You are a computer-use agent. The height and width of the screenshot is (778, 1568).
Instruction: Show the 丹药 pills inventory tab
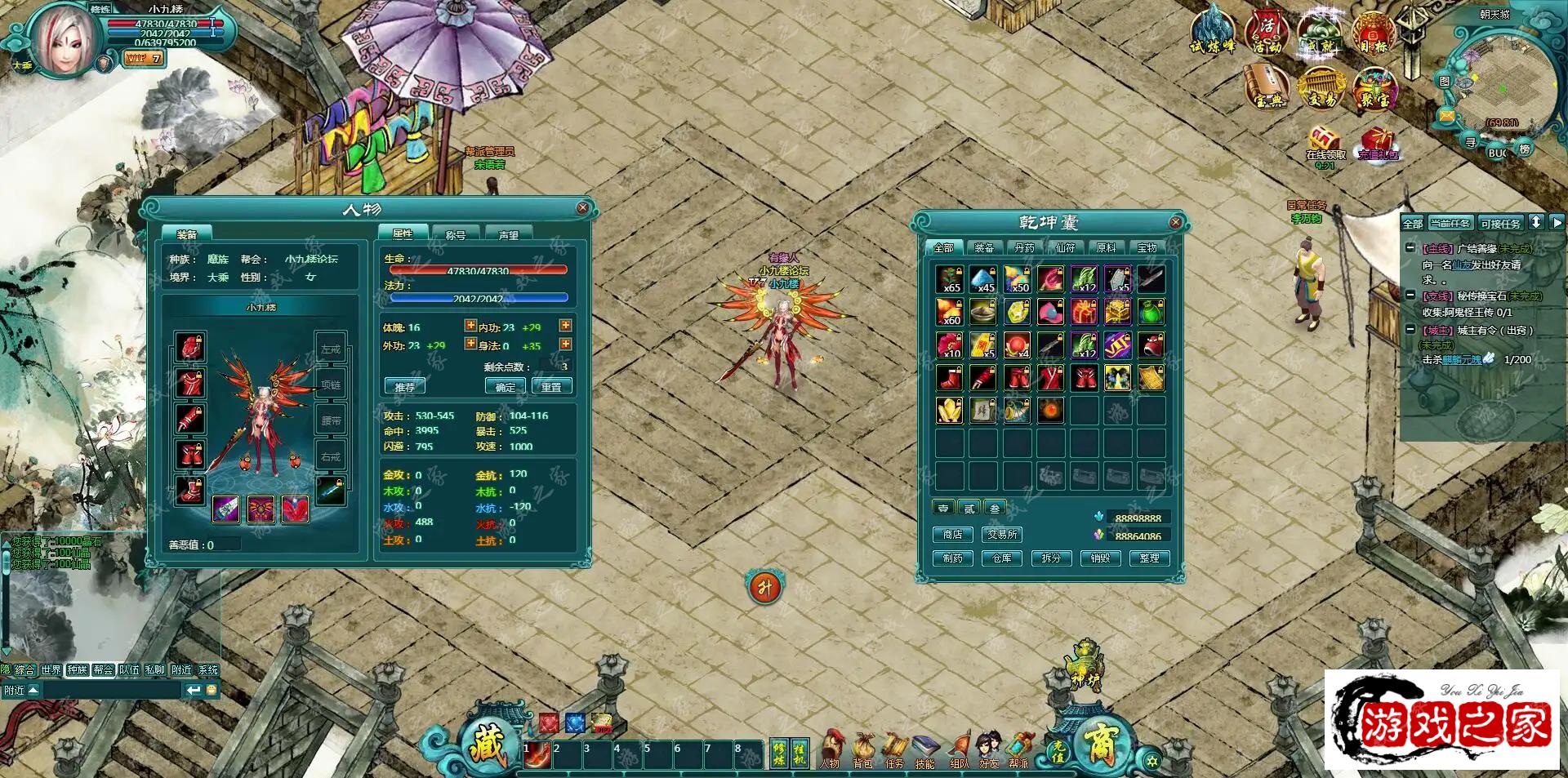coord(1024,247)
